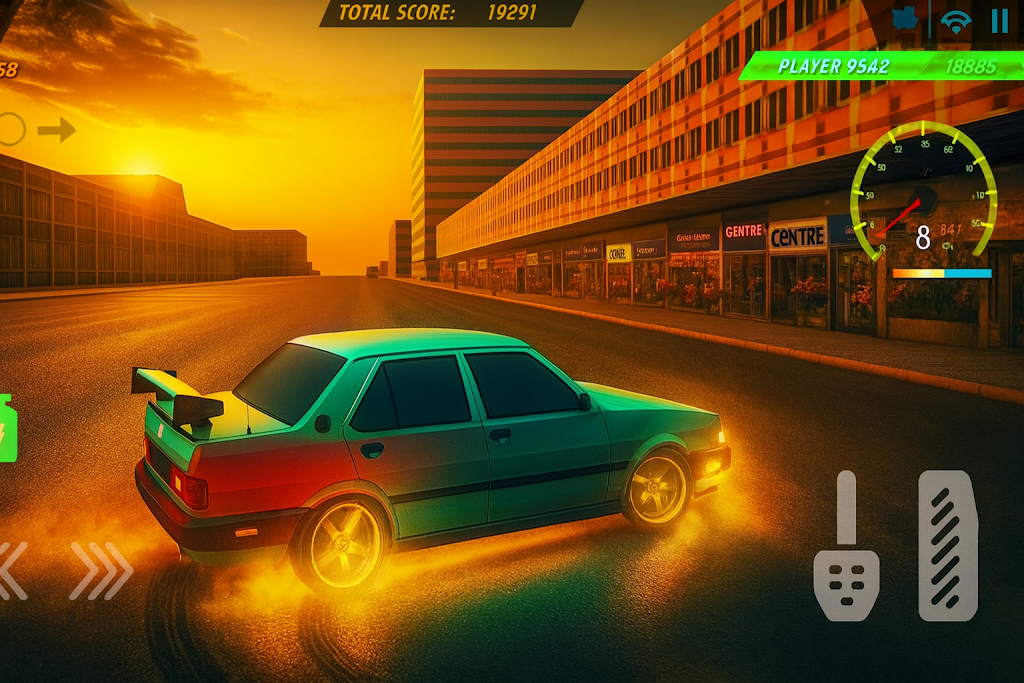The width and height of the screenshot is (1024, 683).
Task: Step on the striped gas pedal
Action: point(947,545)
